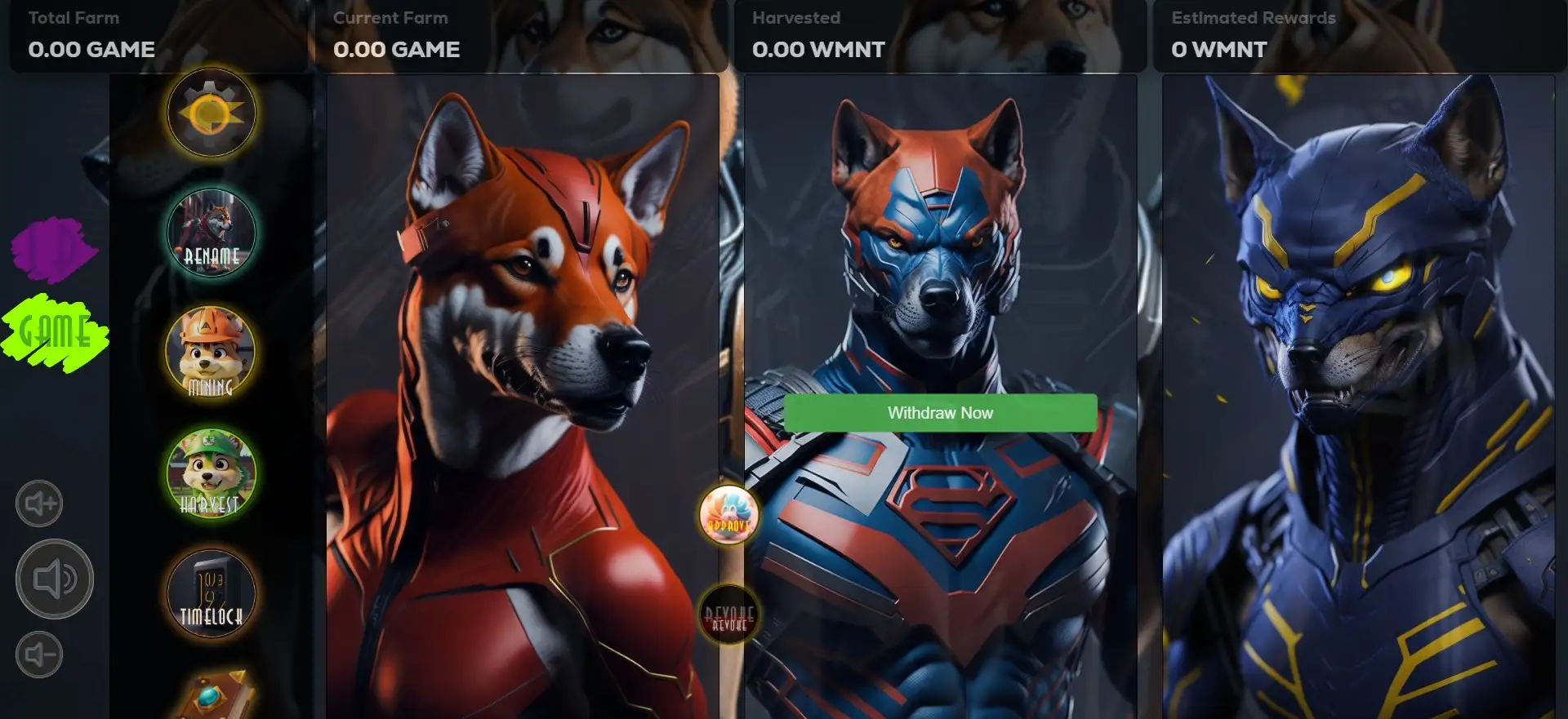The image size is (1568, 719).
Task: Activate the Harvest circular button
Action: pyautogui.click(x=212, y=473)
